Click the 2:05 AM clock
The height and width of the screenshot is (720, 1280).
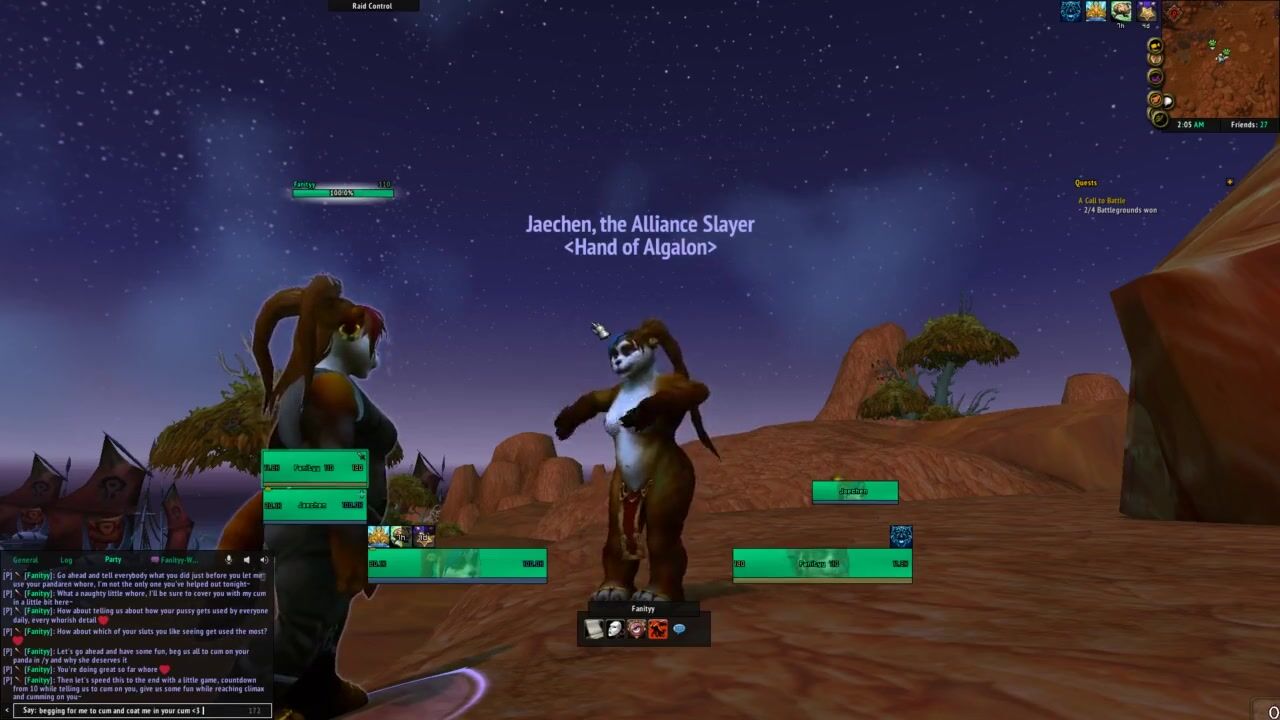[x=1190, y=125]
